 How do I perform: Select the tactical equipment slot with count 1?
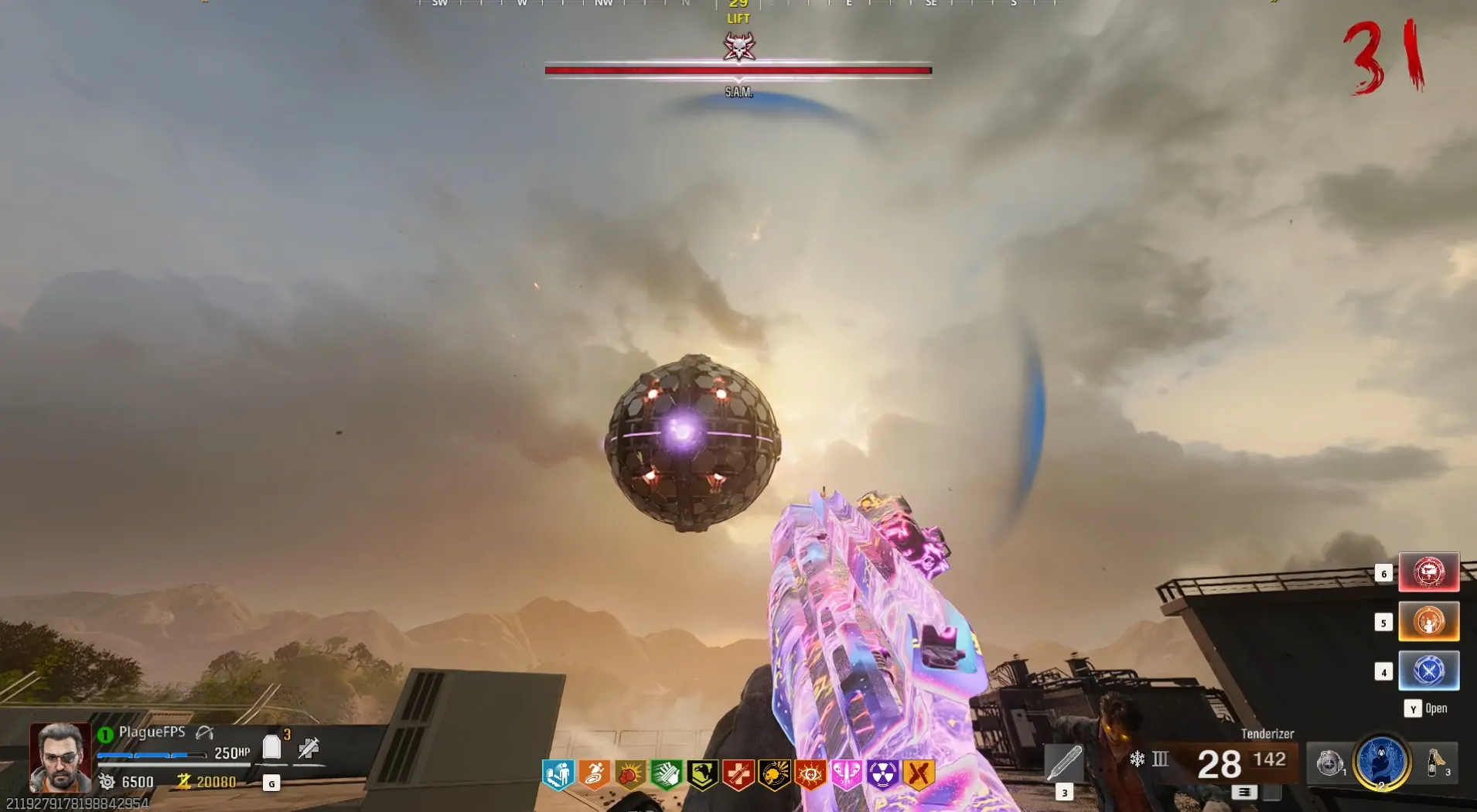[1329, 763]
